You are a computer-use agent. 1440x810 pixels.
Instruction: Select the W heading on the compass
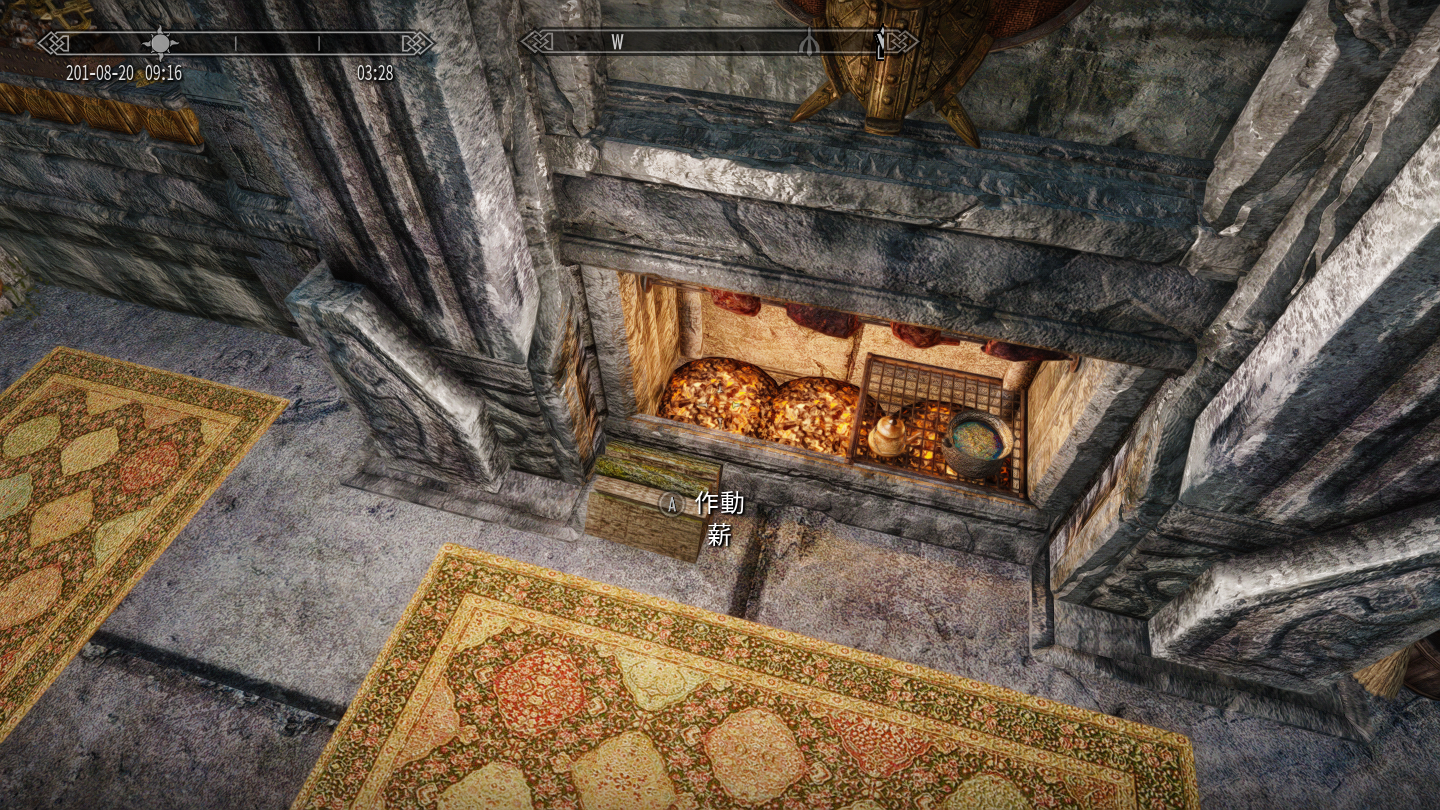(617, 42)
